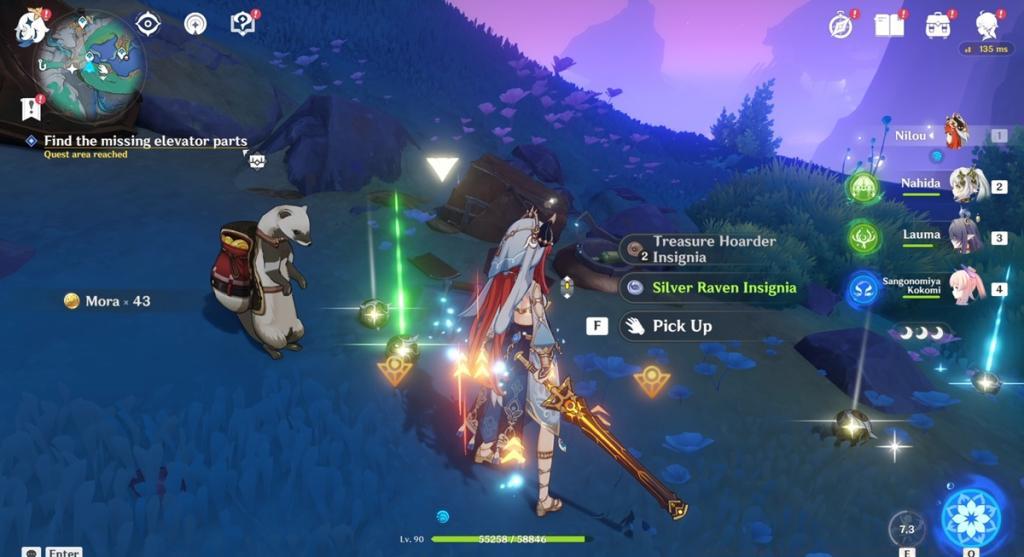
Task: Open the Adventurer Handbook book icon
Action: (x=888, y=25)
